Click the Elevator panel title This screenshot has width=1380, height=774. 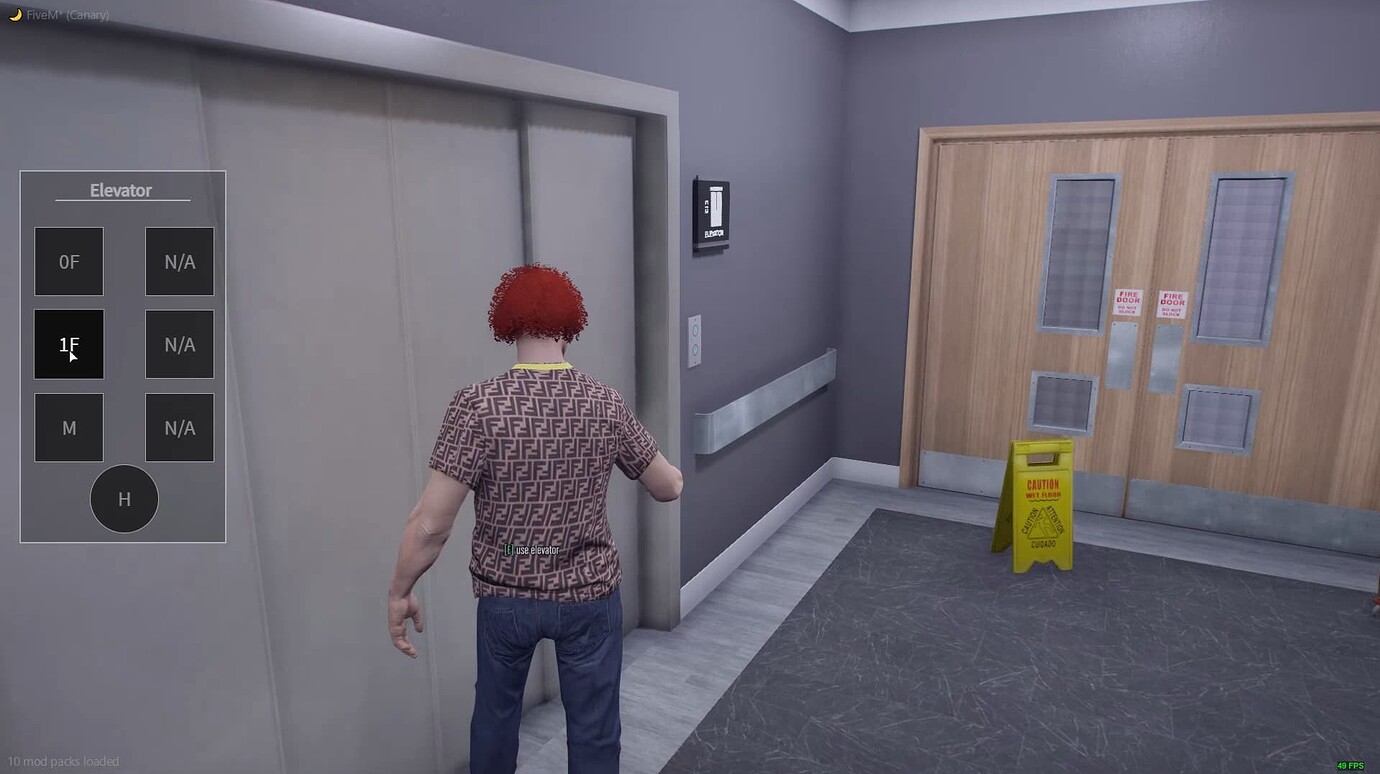pyautogui.click(x=120, y=190)
